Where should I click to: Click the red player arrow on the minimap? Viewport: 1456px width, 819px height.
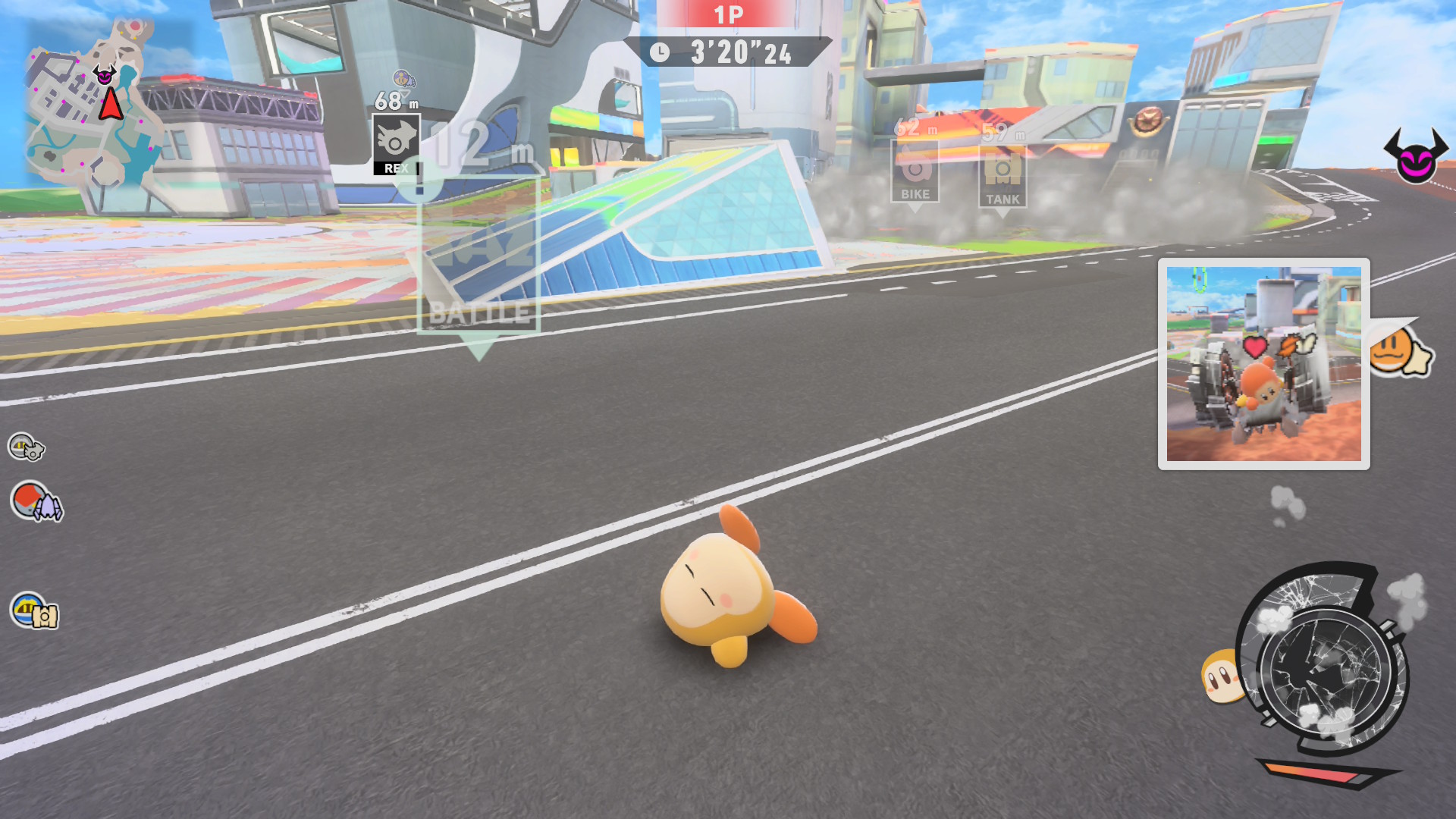pos(111,105)
